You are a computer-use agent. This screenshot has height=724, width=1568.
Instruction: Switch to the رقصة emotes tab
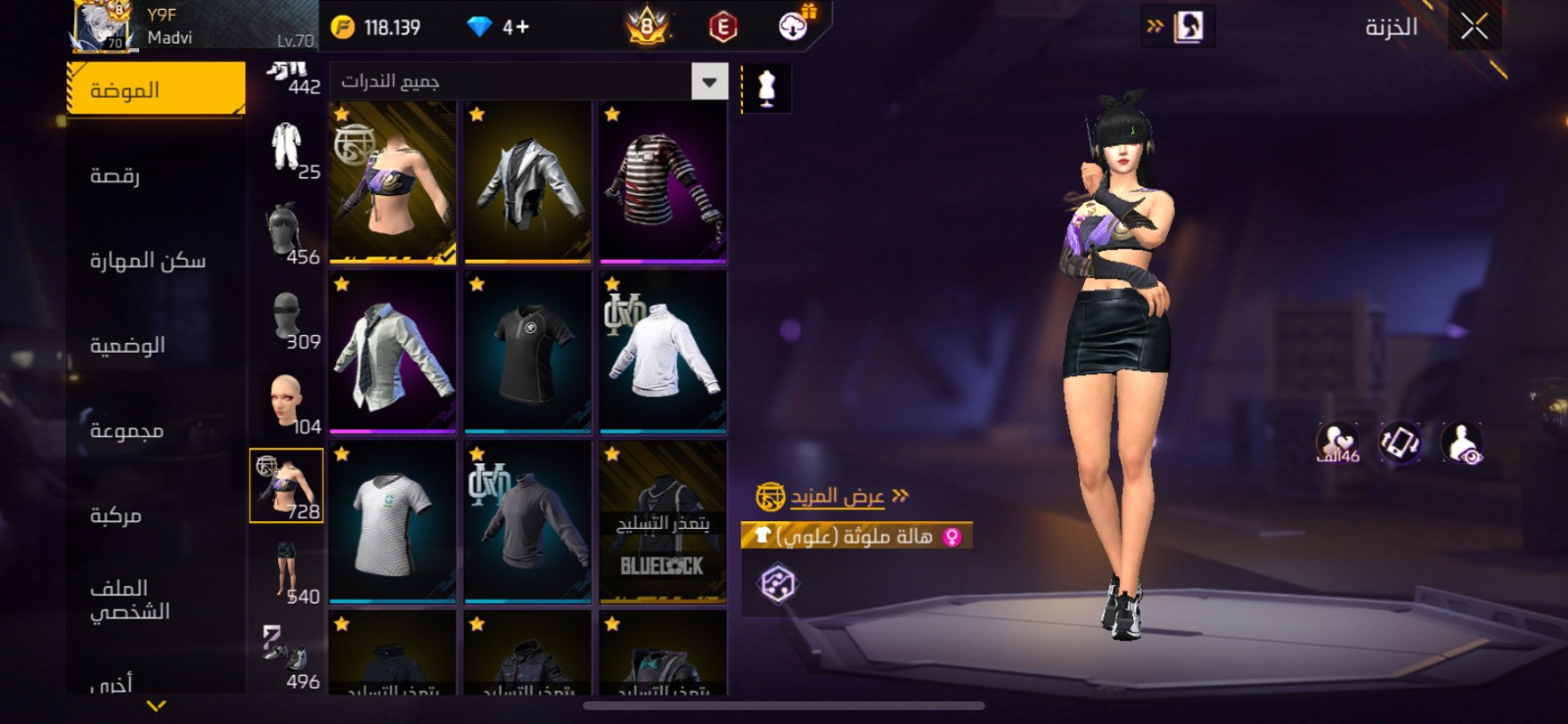coord(116,175)
